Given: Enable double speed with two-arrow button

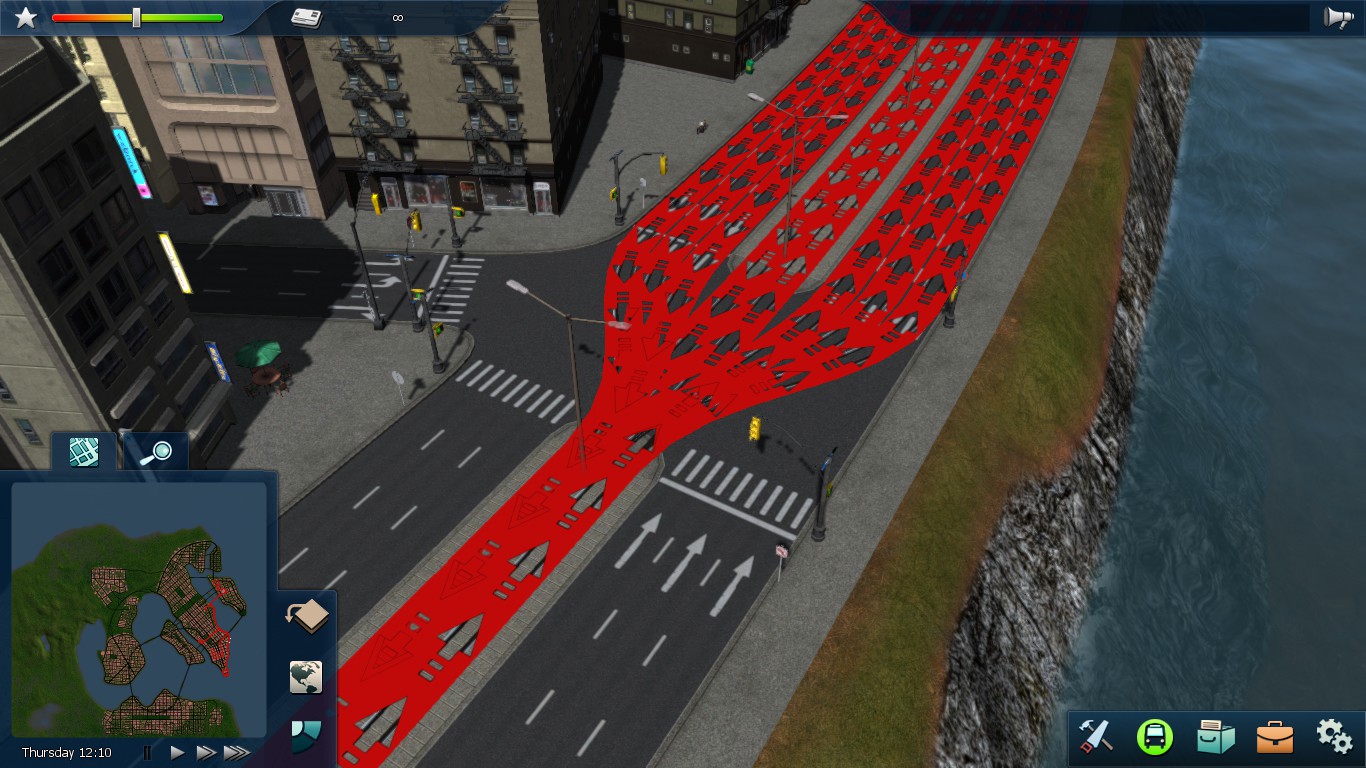Looking at the screenshot, I should coord(206,753).
